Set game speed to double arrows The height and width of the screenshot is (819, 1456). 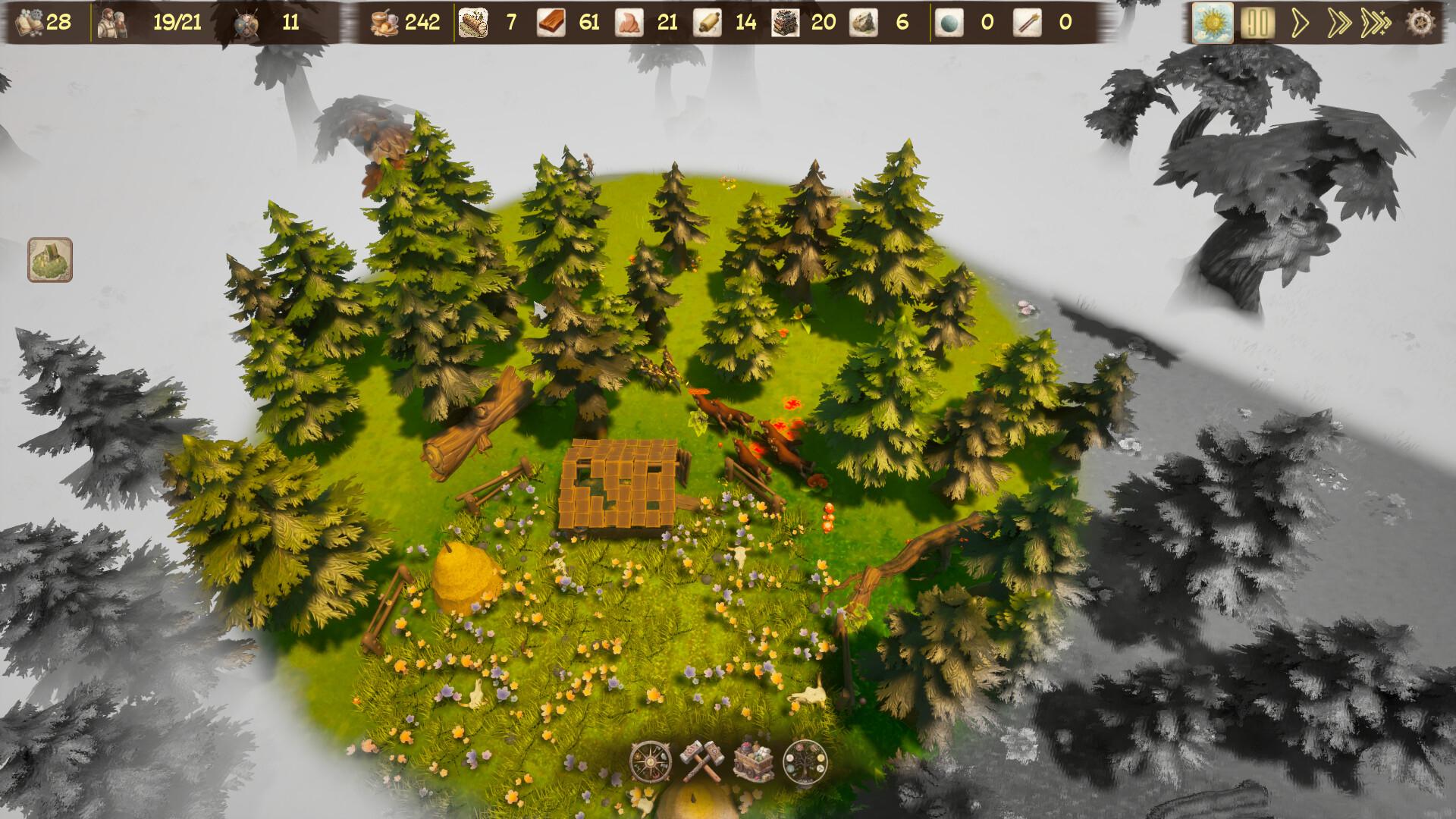[x=1339, y=23]
